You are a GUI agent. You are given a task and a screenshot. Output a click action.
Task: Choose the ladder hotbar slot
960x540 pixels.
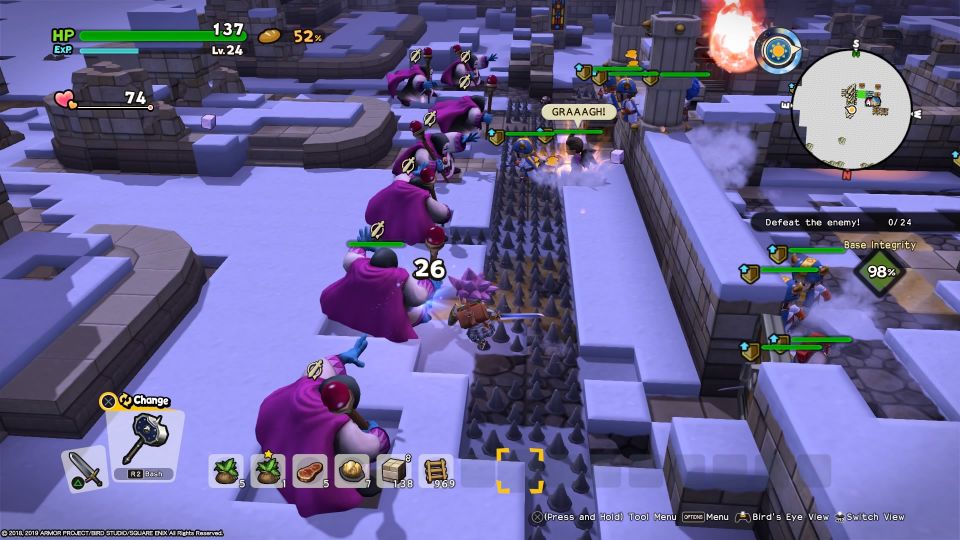coord(436,470)
